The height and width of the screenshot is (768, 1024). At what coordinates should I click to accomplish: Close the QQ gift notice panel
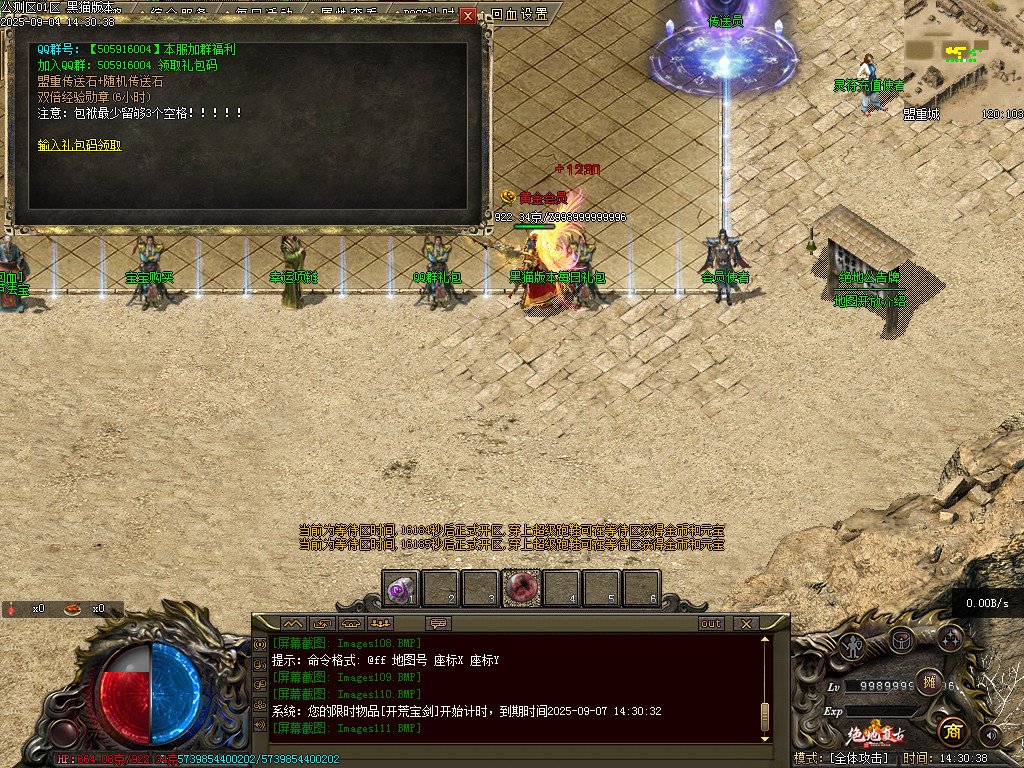(x=467, y=16)
